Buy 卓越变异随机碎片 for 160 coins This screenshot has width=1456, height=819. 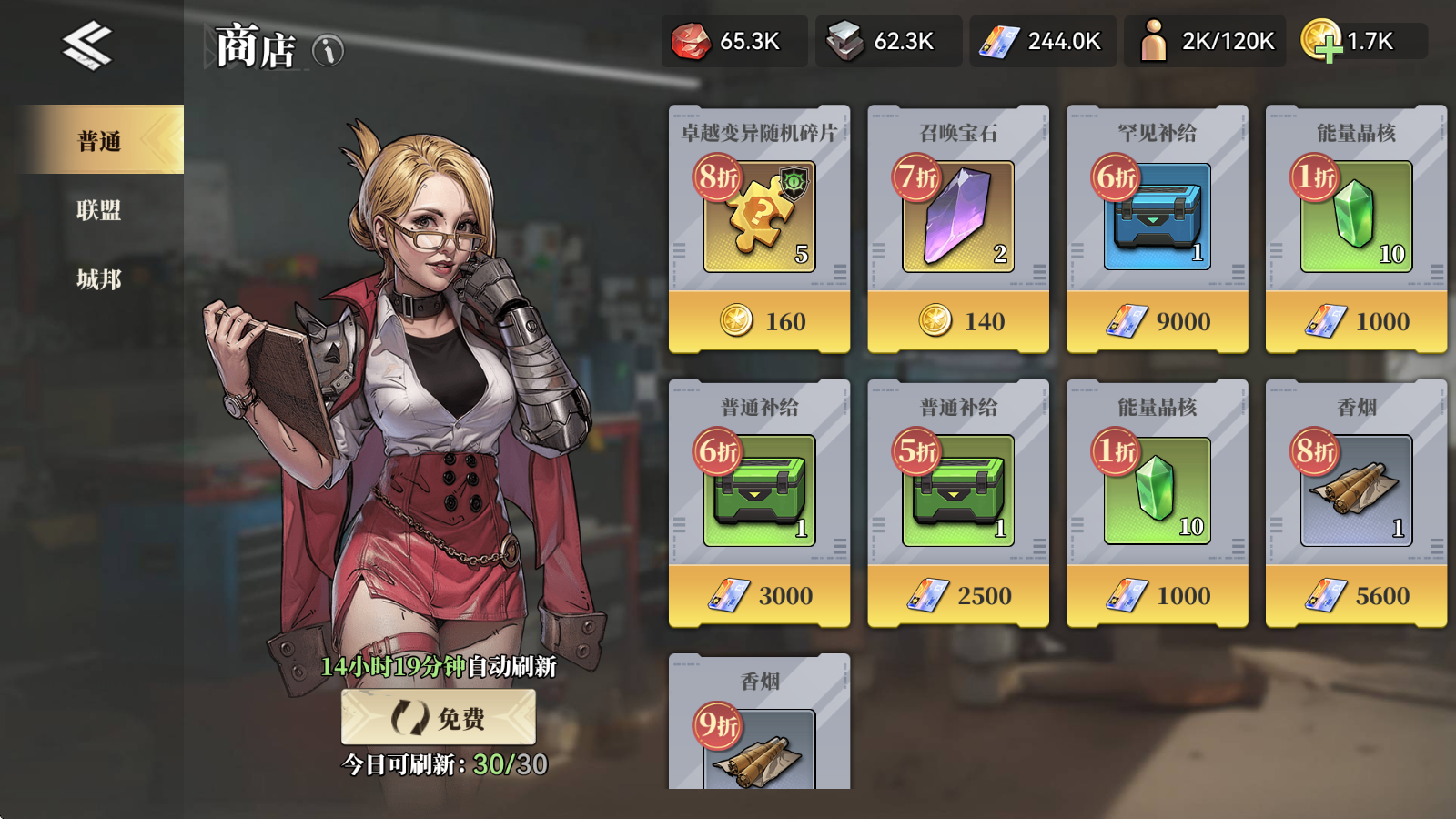pyautogui.click(x=759, y=320)
